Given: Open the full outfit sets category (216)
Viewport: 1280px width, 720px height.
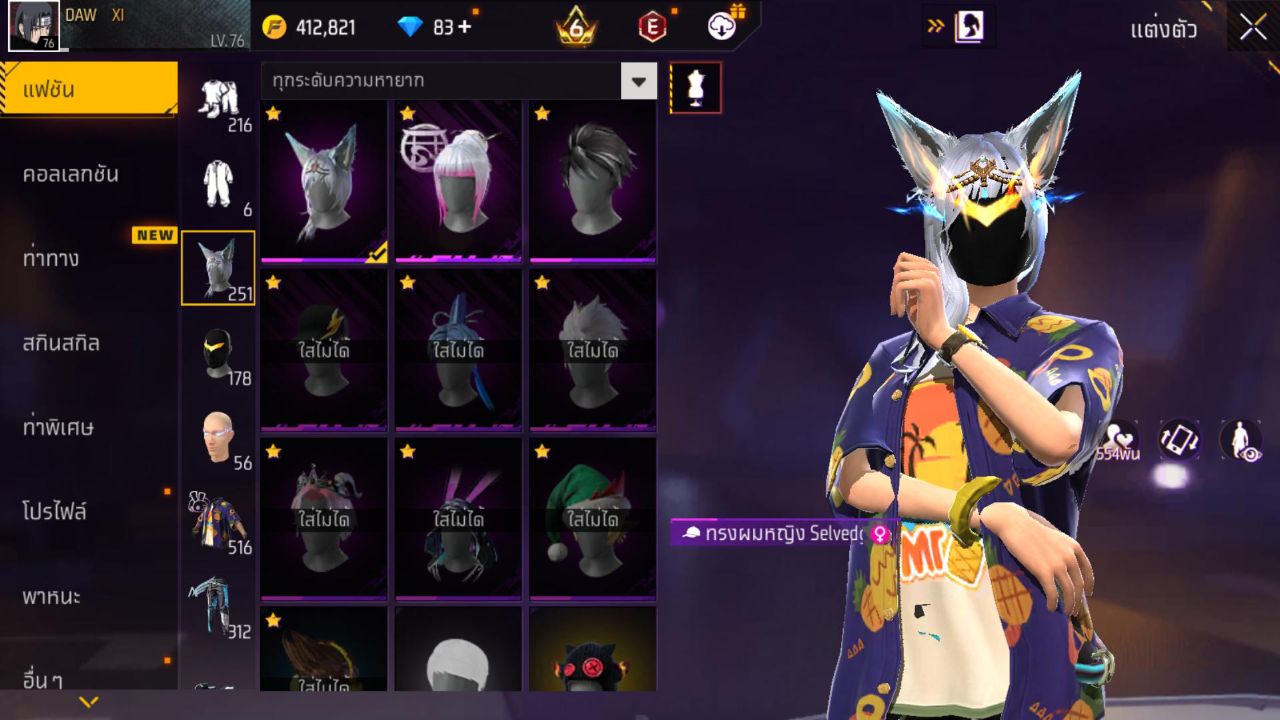Looking at the screenshot, I should (x=218, y=100).
